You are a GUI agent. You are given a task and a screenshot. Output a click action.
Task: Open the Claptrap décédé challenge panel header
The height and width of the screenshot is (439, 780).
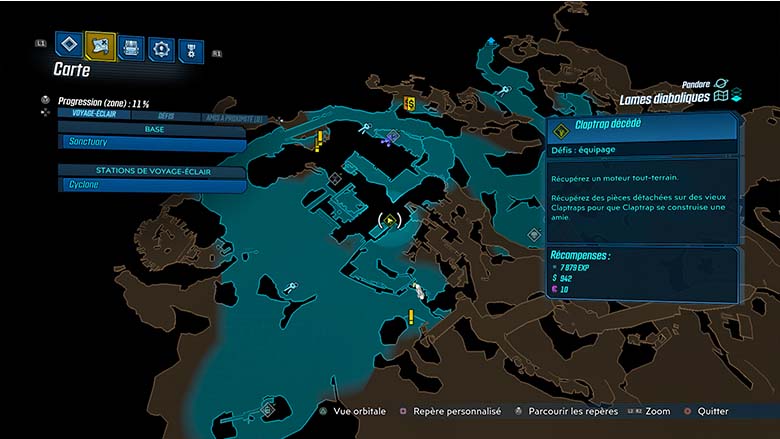pyautogui.click(x=642, y=127)
